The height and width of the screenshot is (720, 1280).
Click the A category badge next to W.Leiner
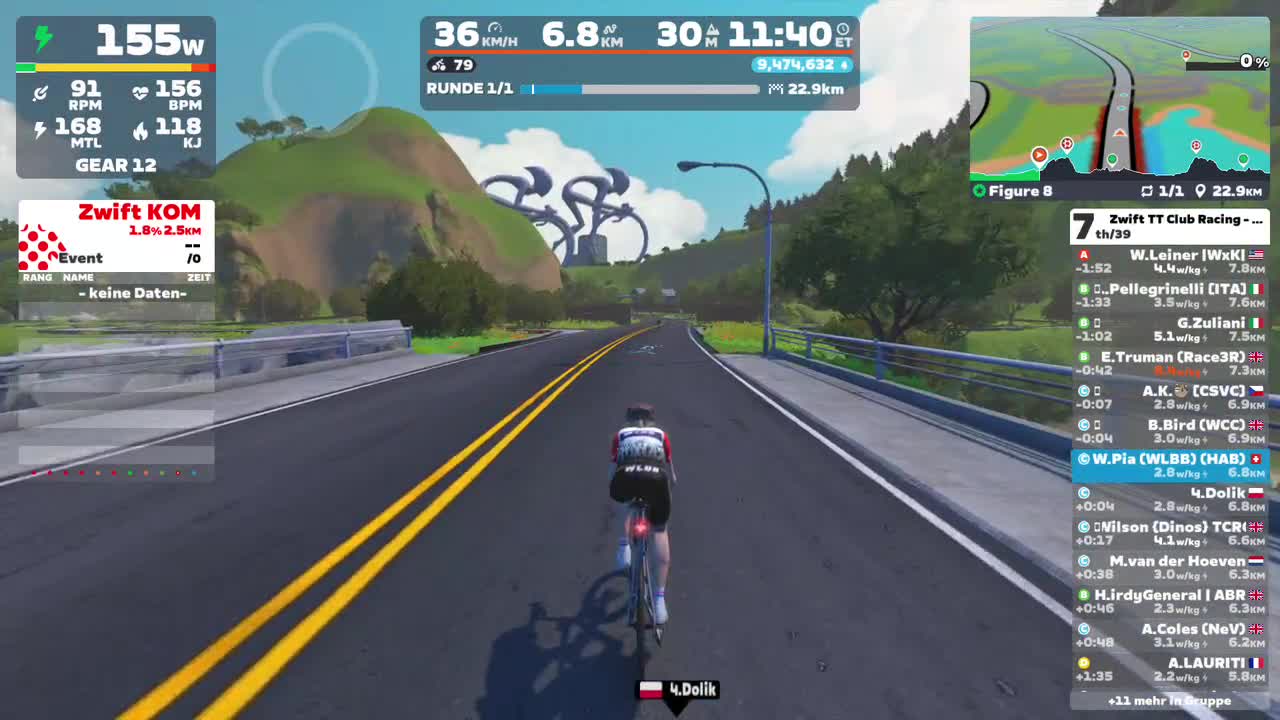pyautogui.click(x=1083, y=256)
